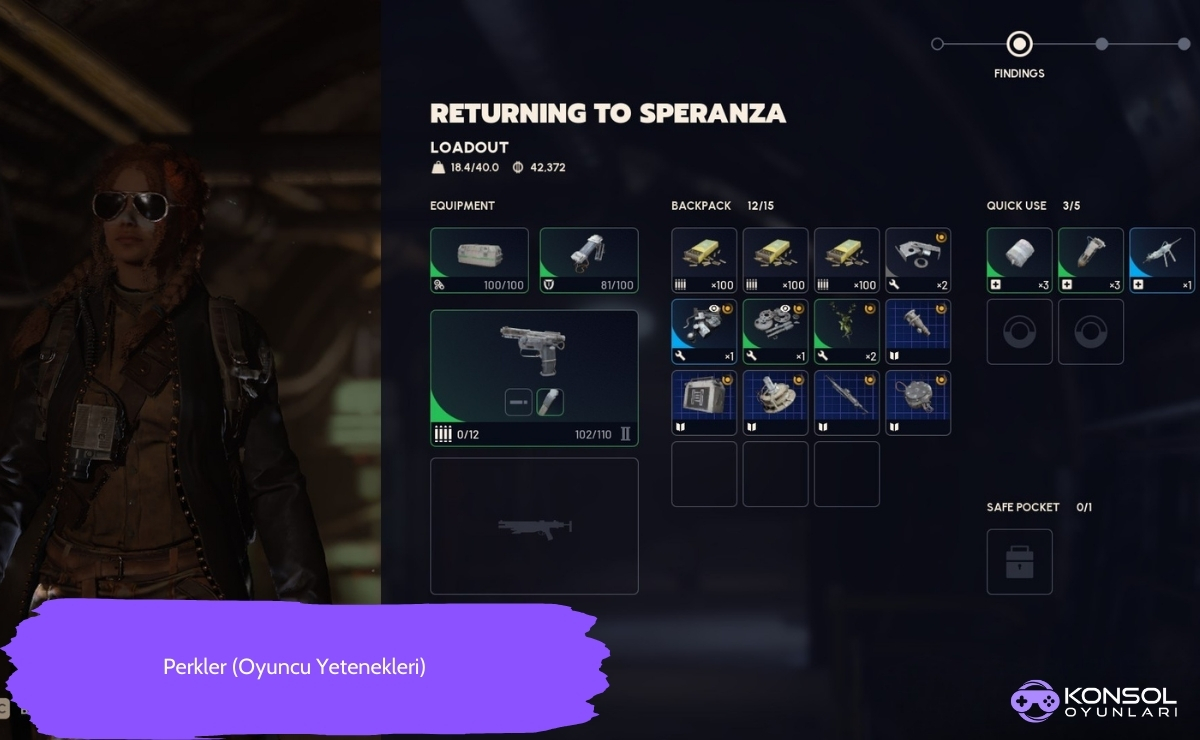Select the shield equipment slot showing 81/100
The width and height of the screenshot is (1200, 740).
point(589,260)
